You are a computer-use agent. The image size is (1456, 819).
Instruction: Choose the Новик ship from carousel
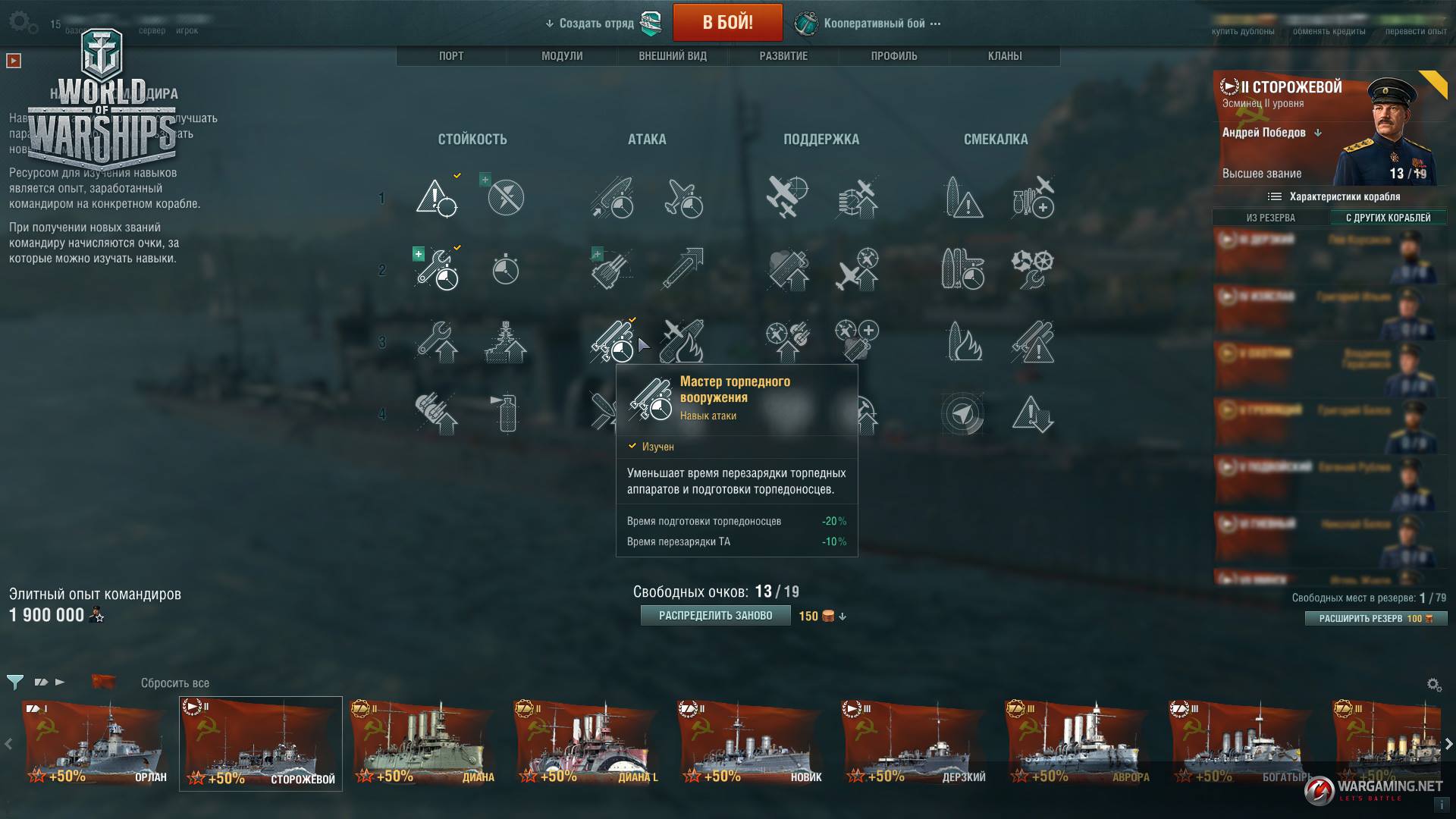[x=751, y=744]
